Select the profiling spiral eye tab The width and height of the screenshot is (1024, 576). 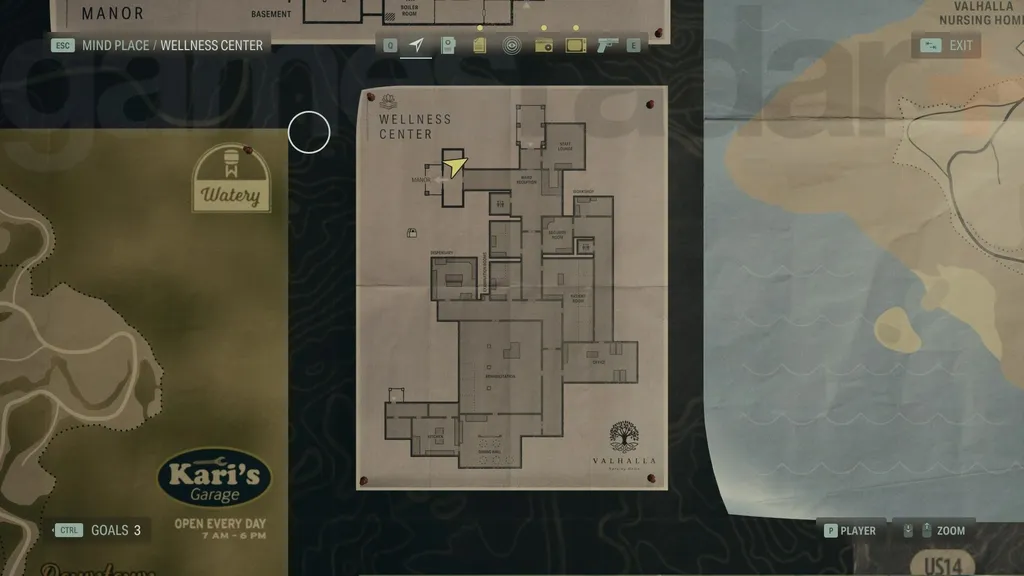511,45
